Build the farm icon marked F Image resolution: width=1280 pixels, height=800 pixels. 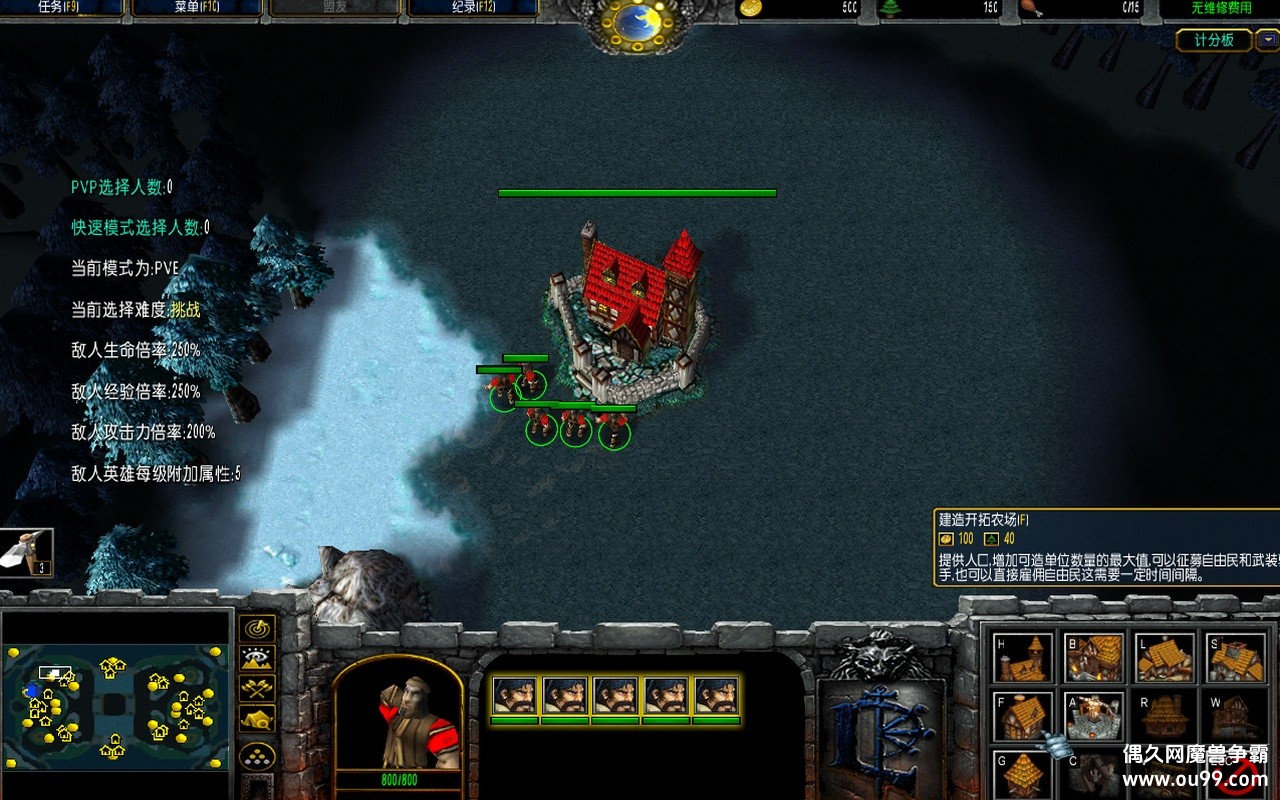(1023, 717)
